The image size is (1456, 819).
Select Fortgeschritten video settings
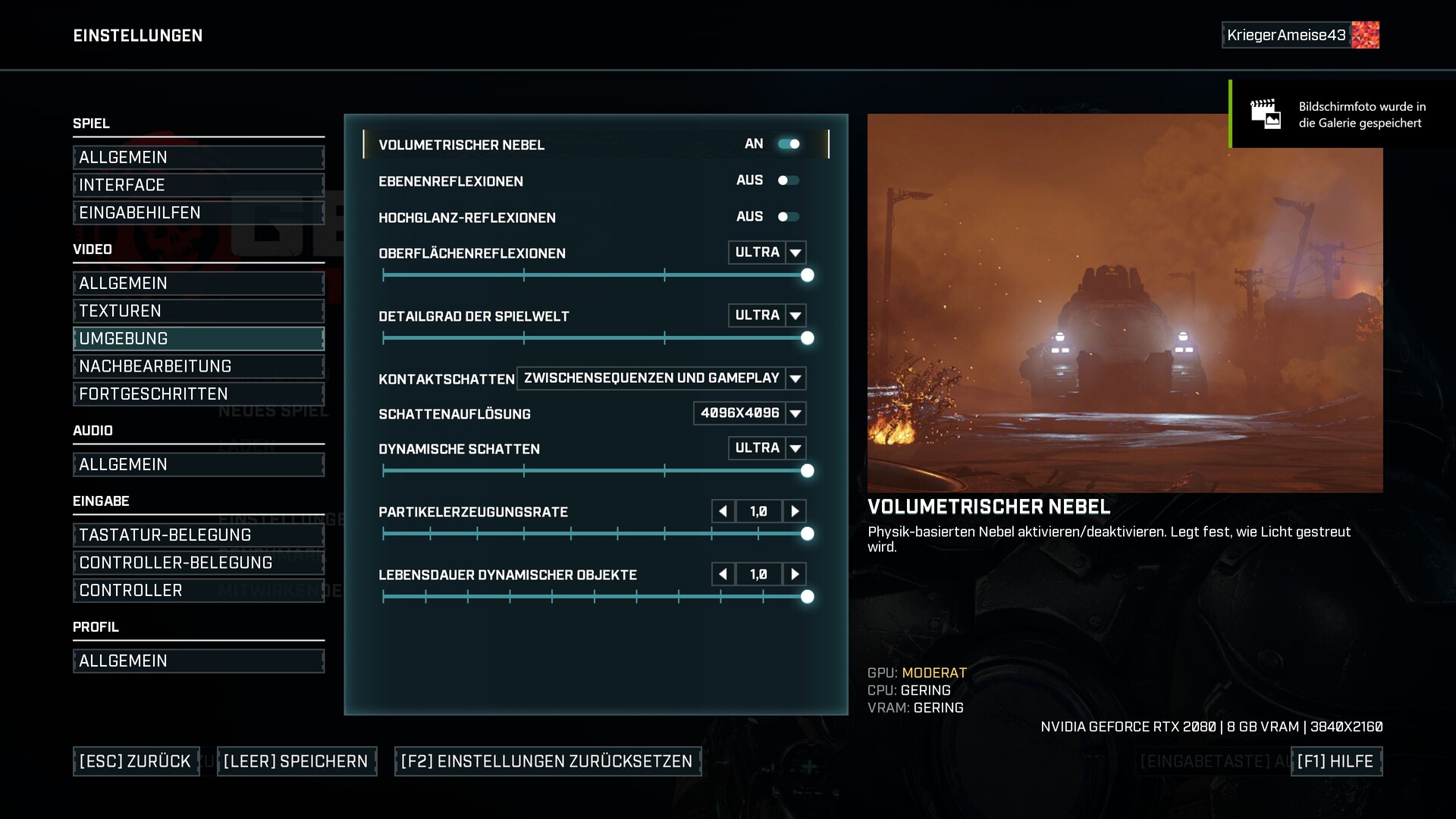pyautogui.click(x=199, y=394)
